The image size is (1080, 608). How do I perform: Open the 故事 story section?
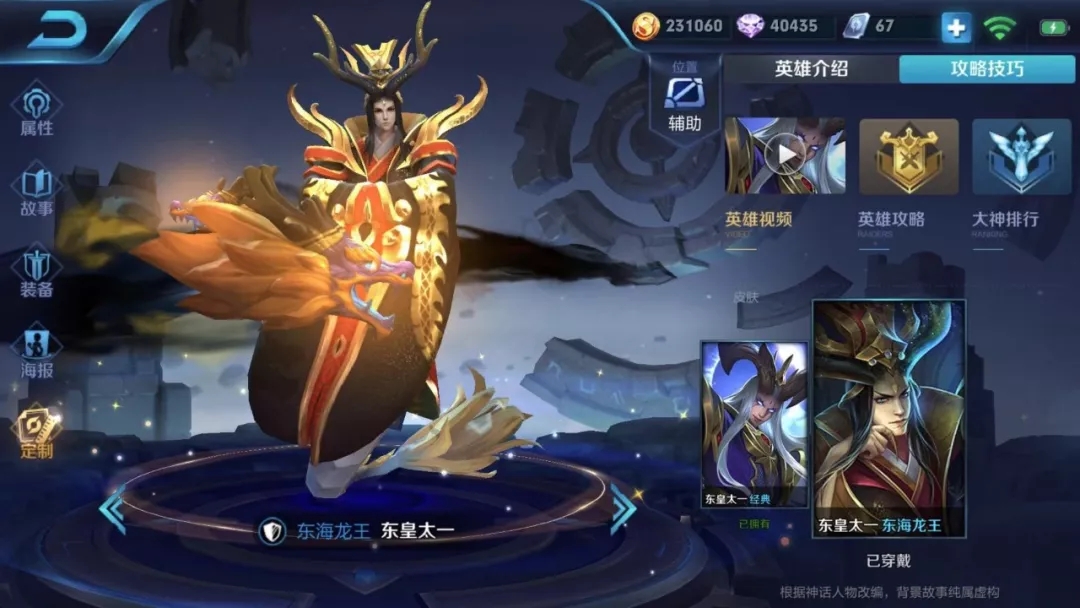coord(37,191)
